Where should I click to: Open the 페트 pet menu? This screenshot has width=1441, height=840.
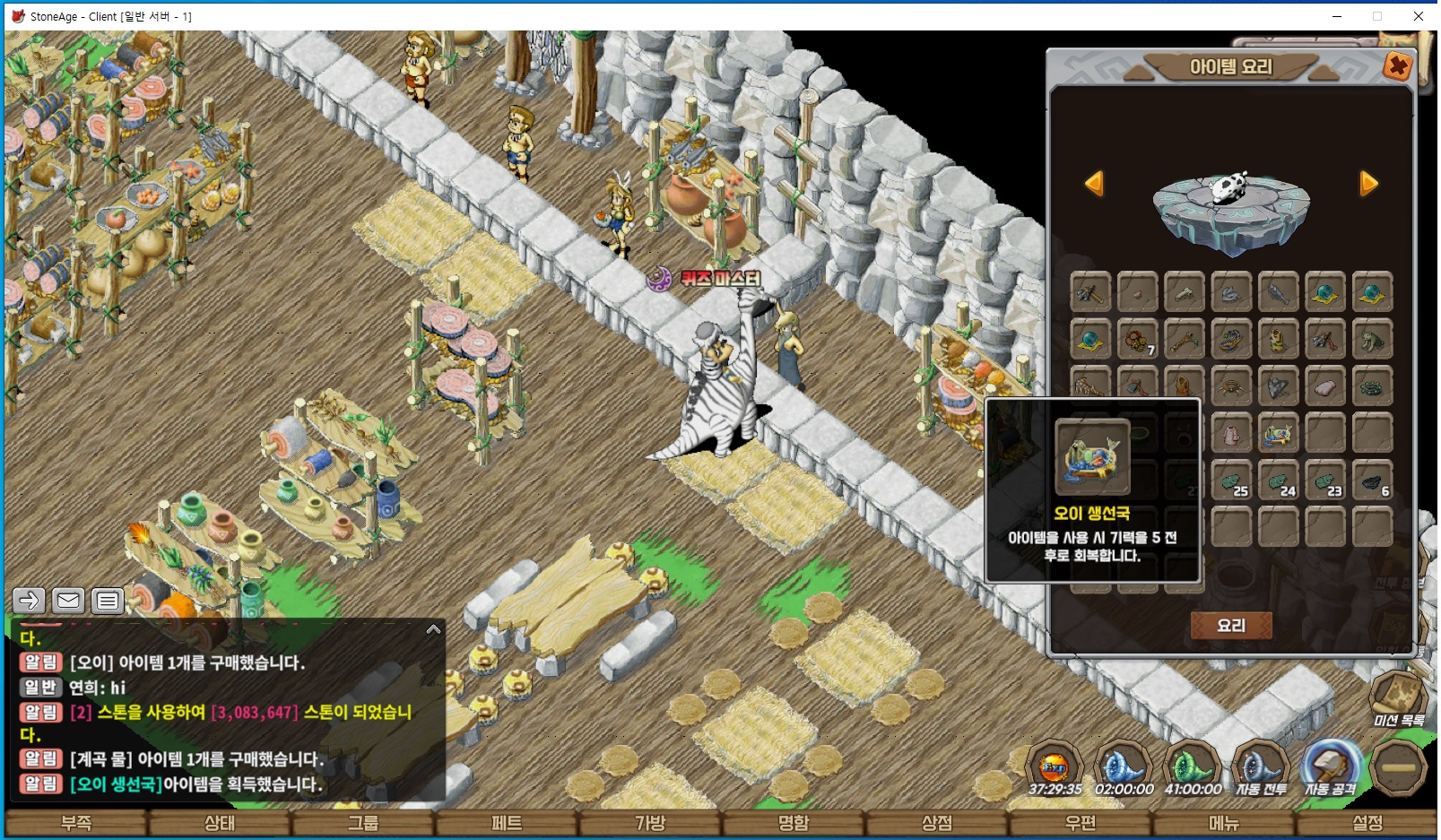(507, 823)
